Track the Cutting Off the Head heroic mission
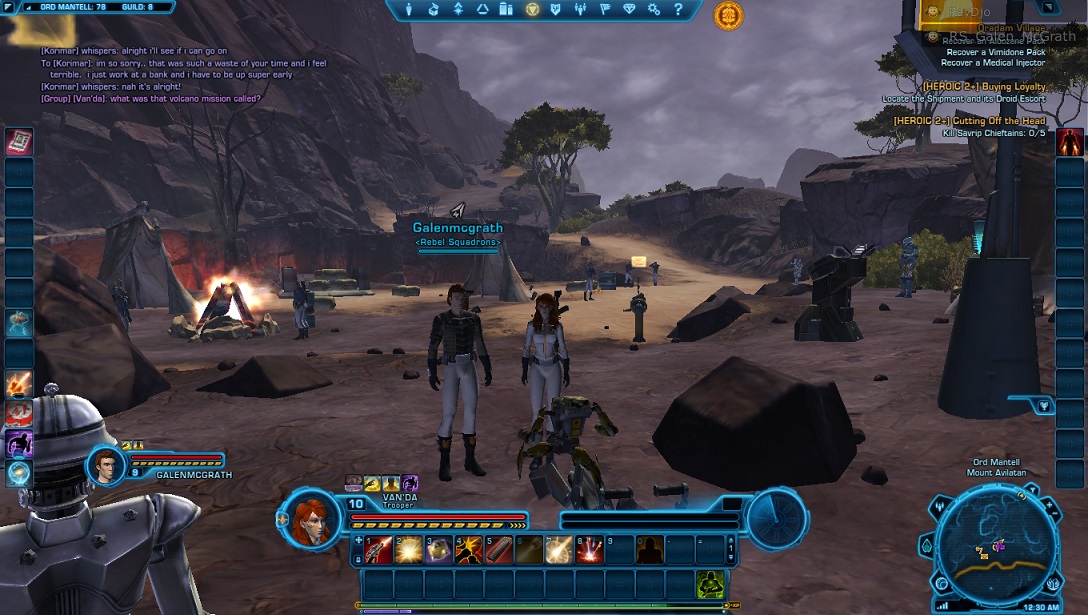This screenshot has width=1088, height=615. (969, 121)
